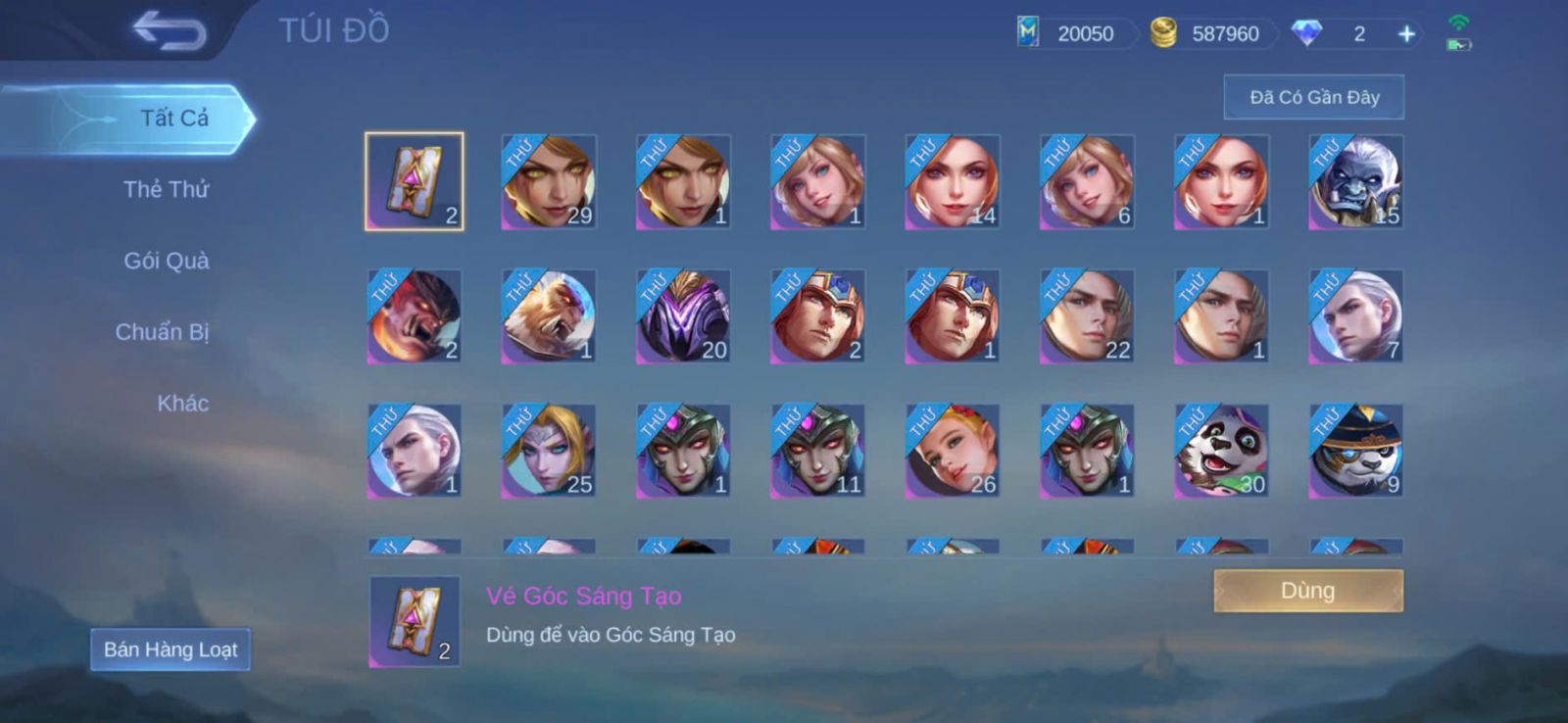Select the blonde elf trial card with 25
Viewport: 1568px width, 723px height.
coord(549,451)
